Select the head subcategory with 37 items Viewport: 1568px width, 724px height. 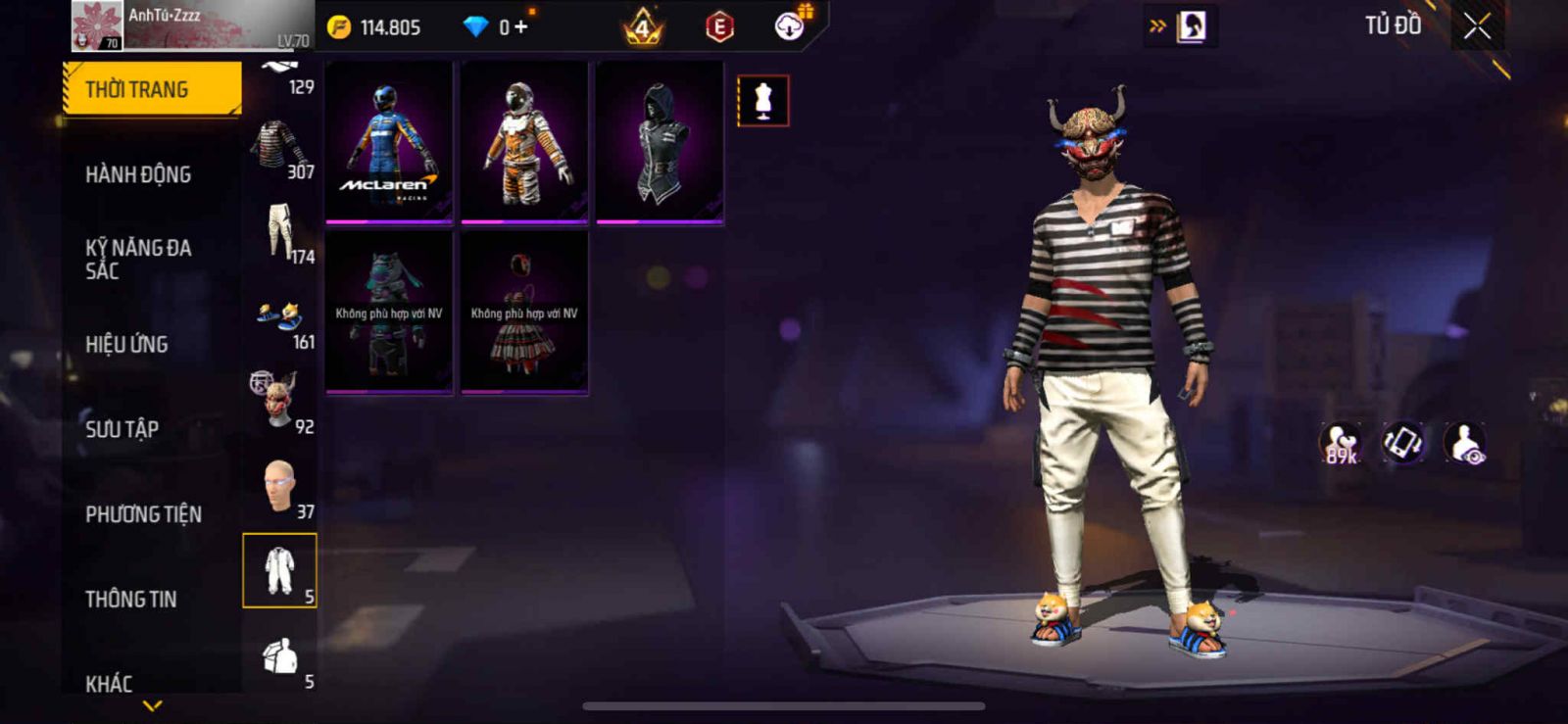(x=280, y=487)
